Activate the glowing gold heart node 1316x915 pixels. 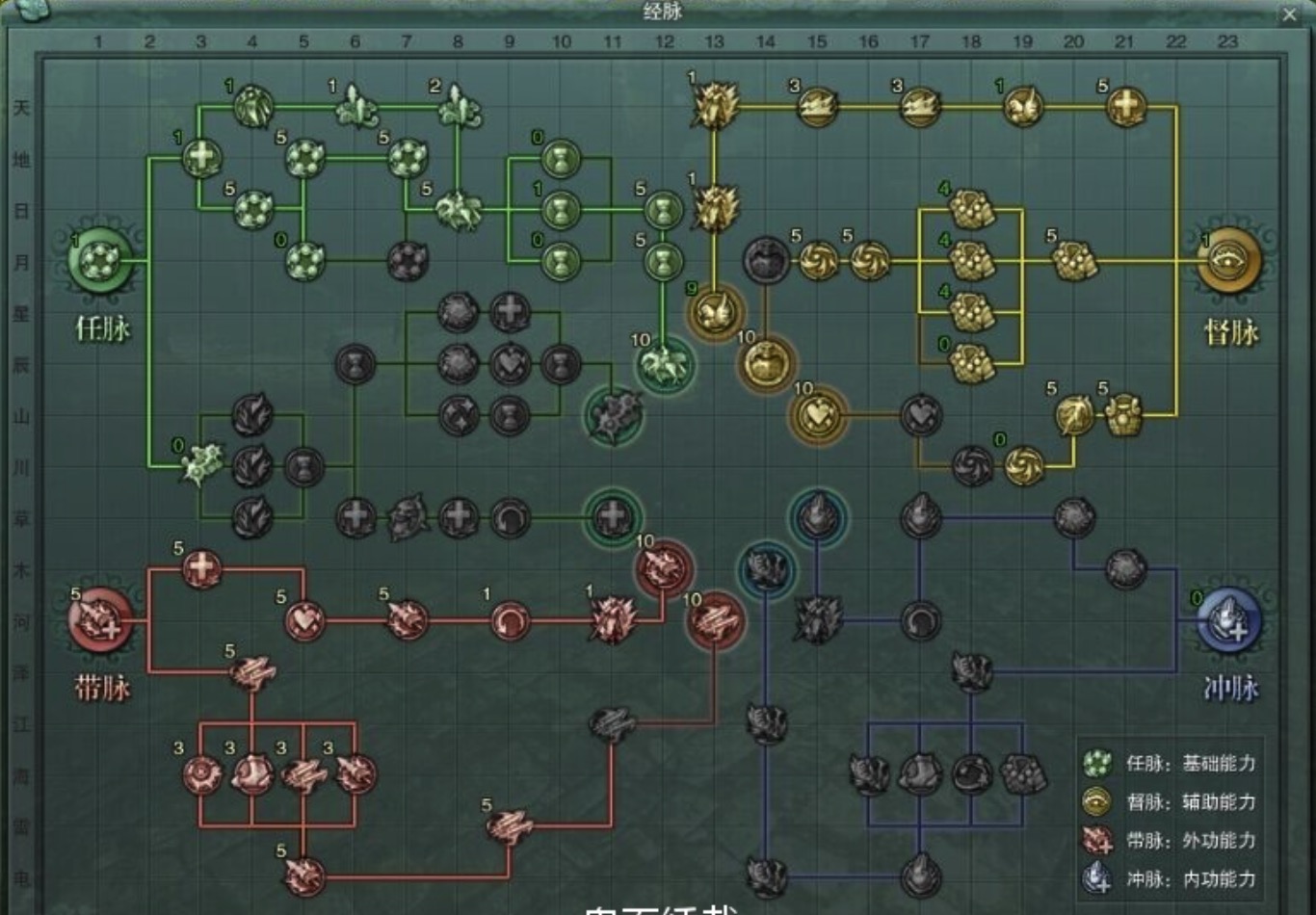(818, 415)
